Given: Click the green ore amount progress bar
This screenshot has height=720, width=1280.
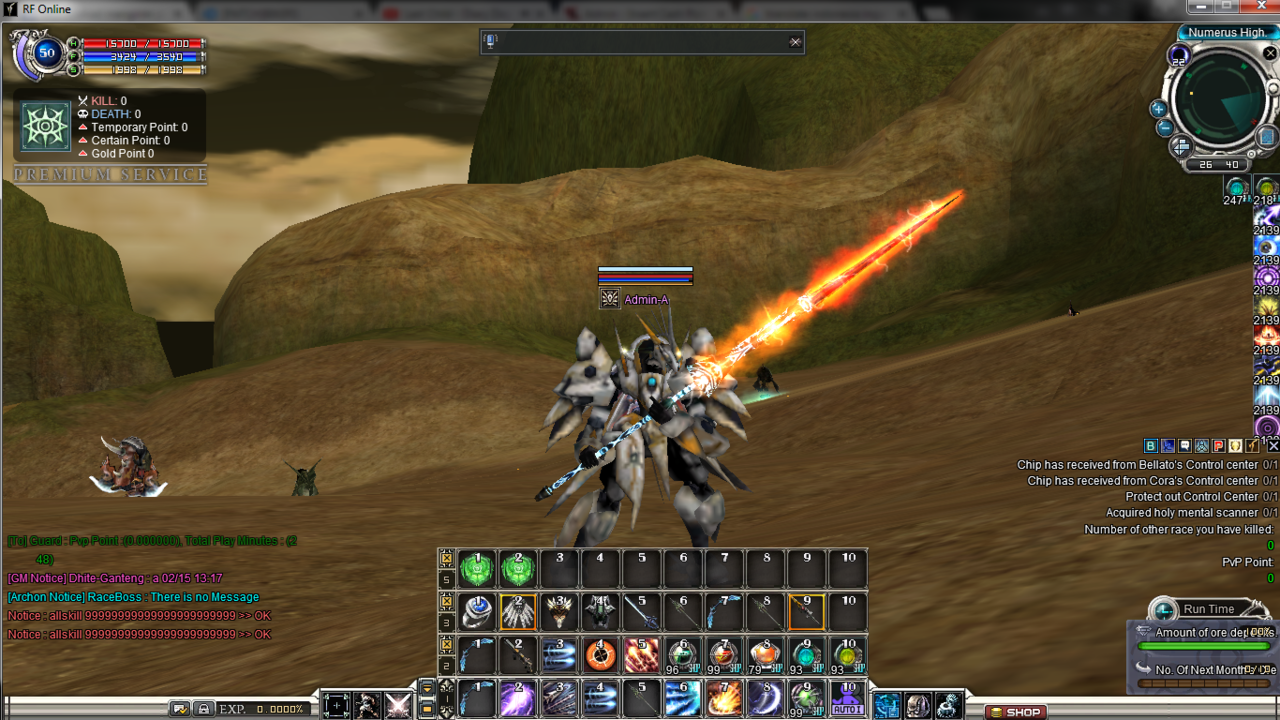Looking at the screenshot, I should [x=1203, y=646].
